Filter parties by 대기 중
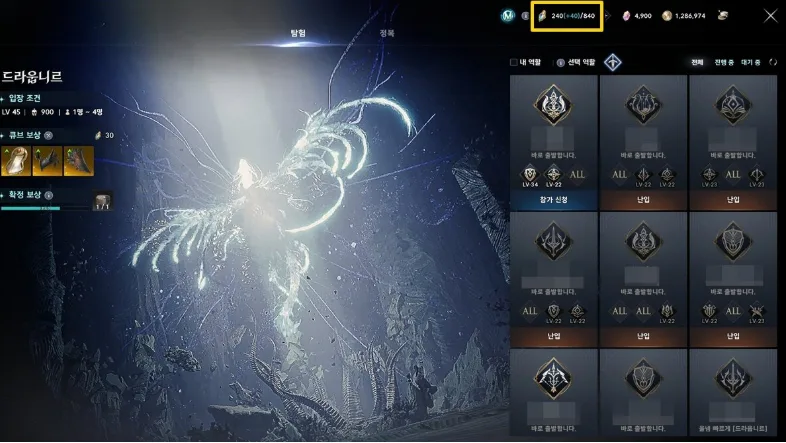The width and height of the screenshot is (786, 443). 752,62
